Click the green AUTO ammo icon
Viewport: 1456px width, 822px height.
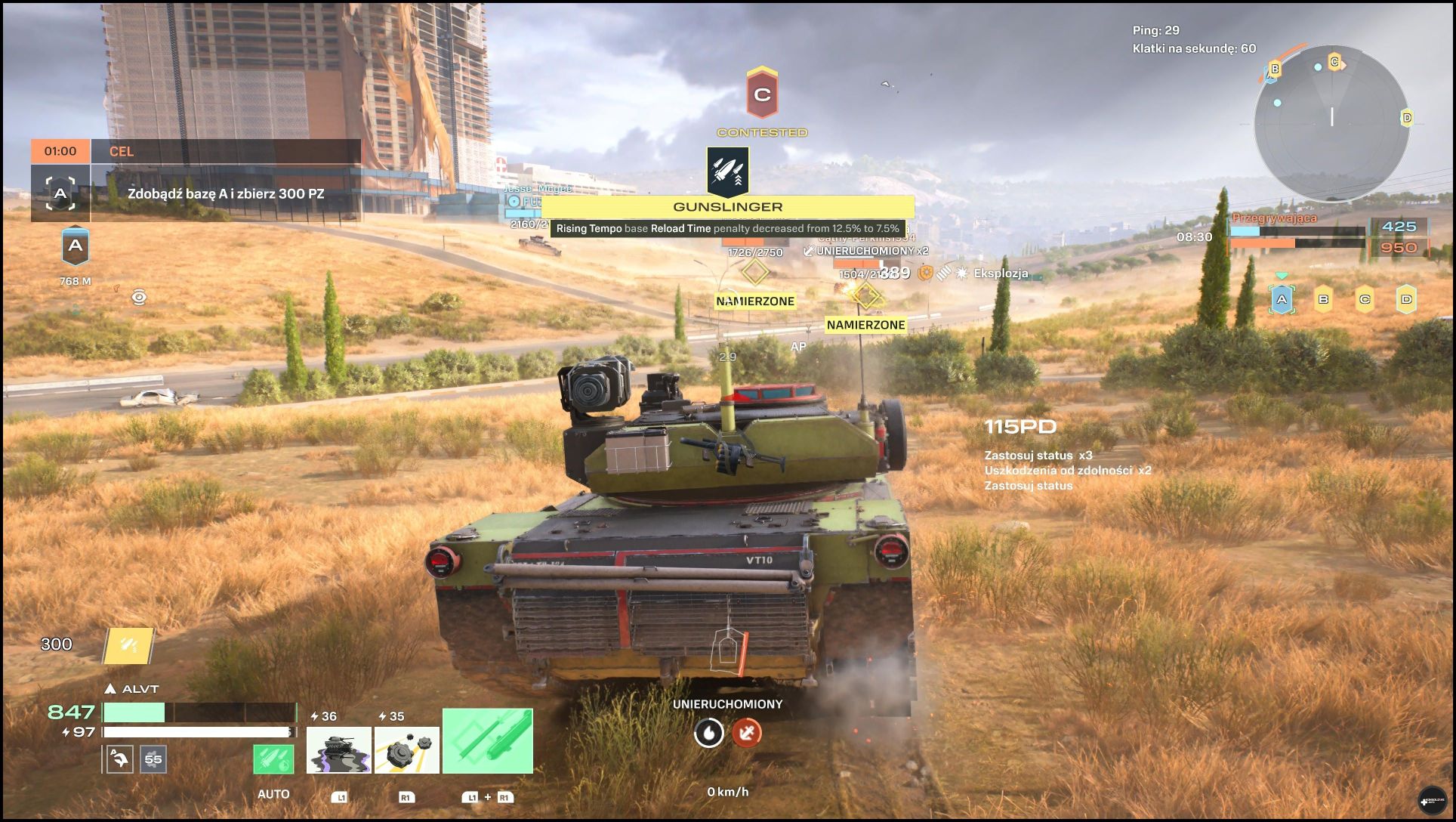(273, 759)
